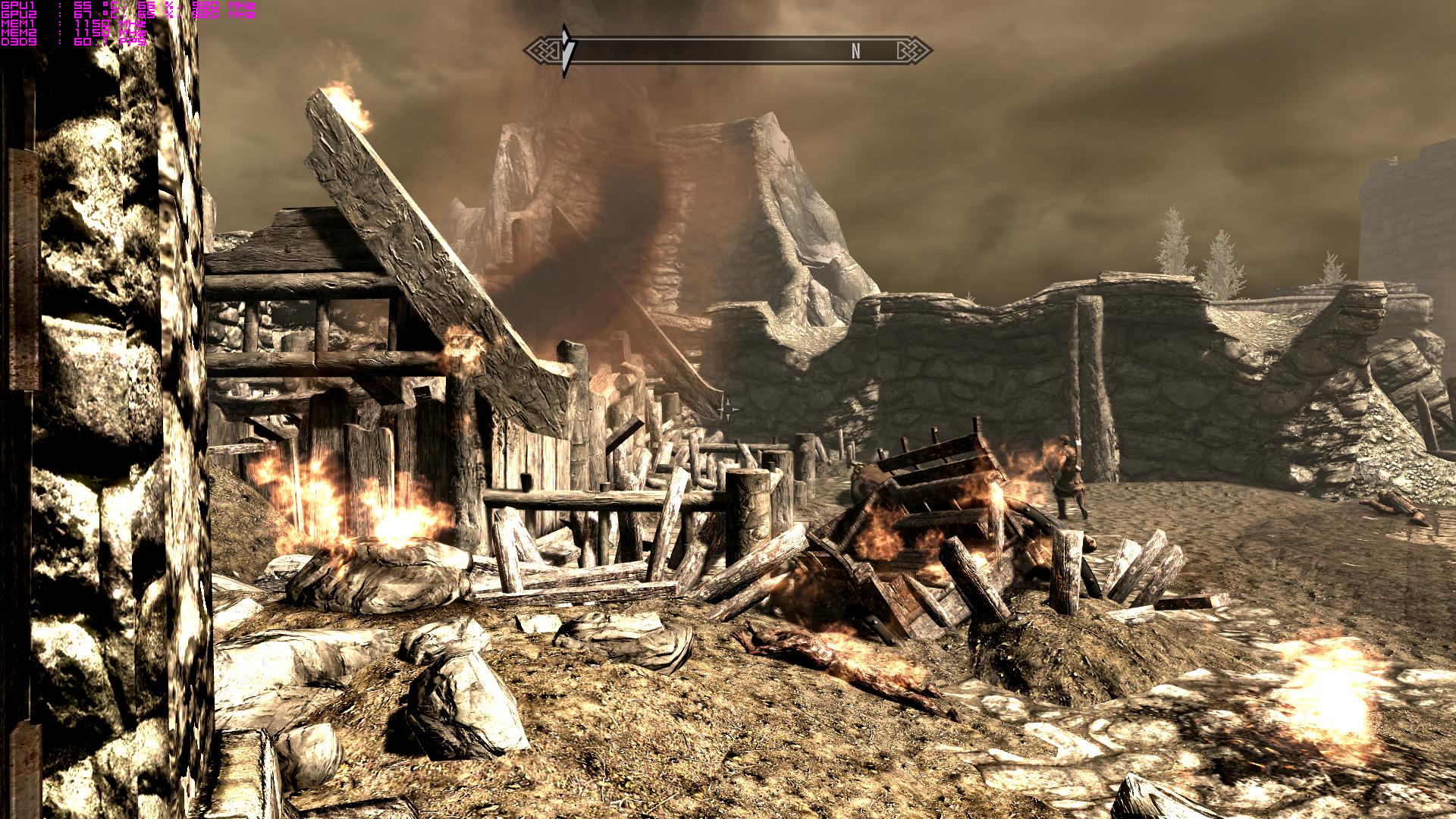The width and height of the screenshot is (1456, 819).
Task: Click the compass bar
Action: [726, 51]
